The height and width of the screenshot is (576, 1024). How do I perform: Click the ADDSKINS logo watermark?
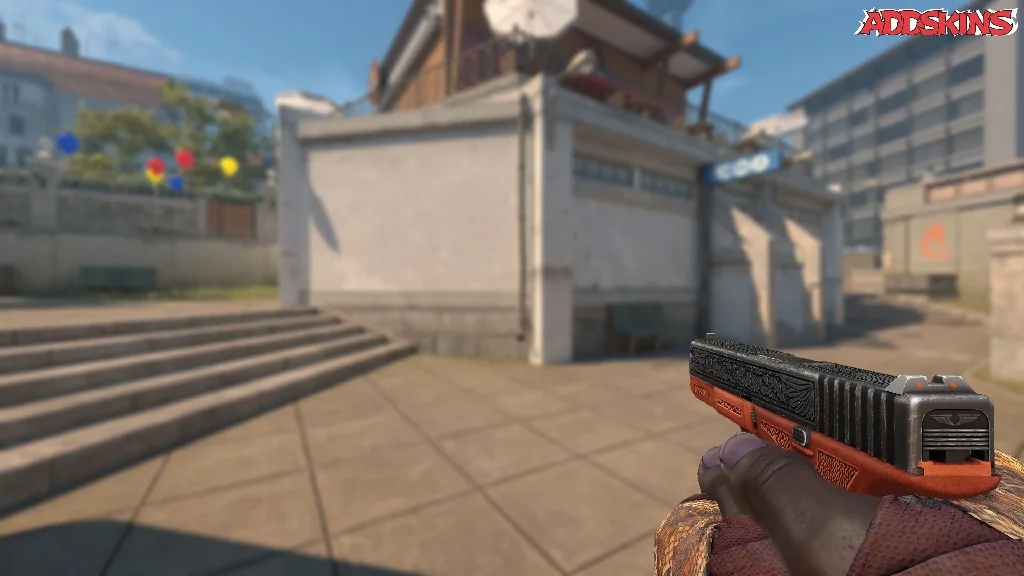[x=937, y=23]
